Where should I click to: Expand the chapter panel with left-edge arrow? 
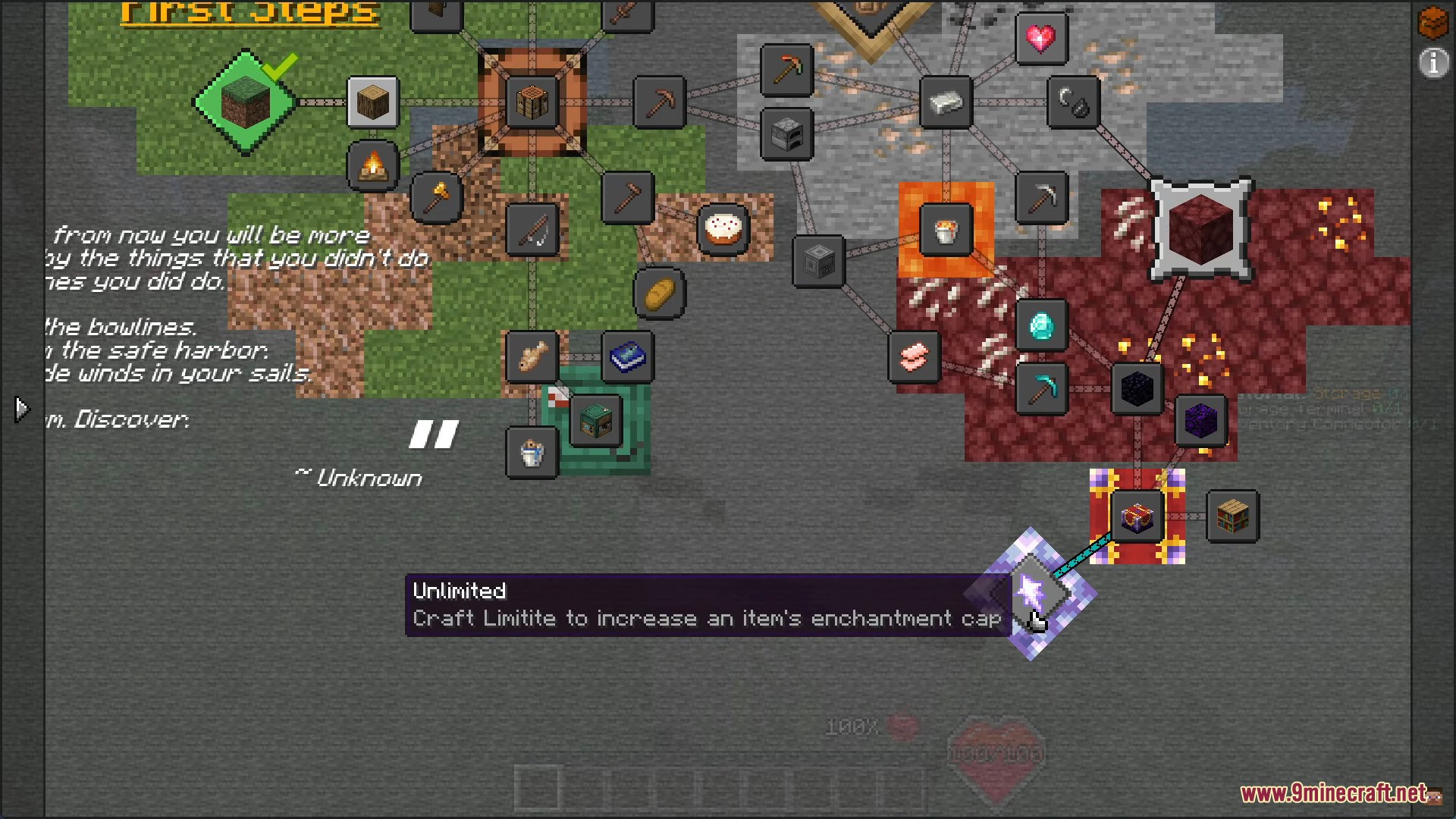coord(21,409)
